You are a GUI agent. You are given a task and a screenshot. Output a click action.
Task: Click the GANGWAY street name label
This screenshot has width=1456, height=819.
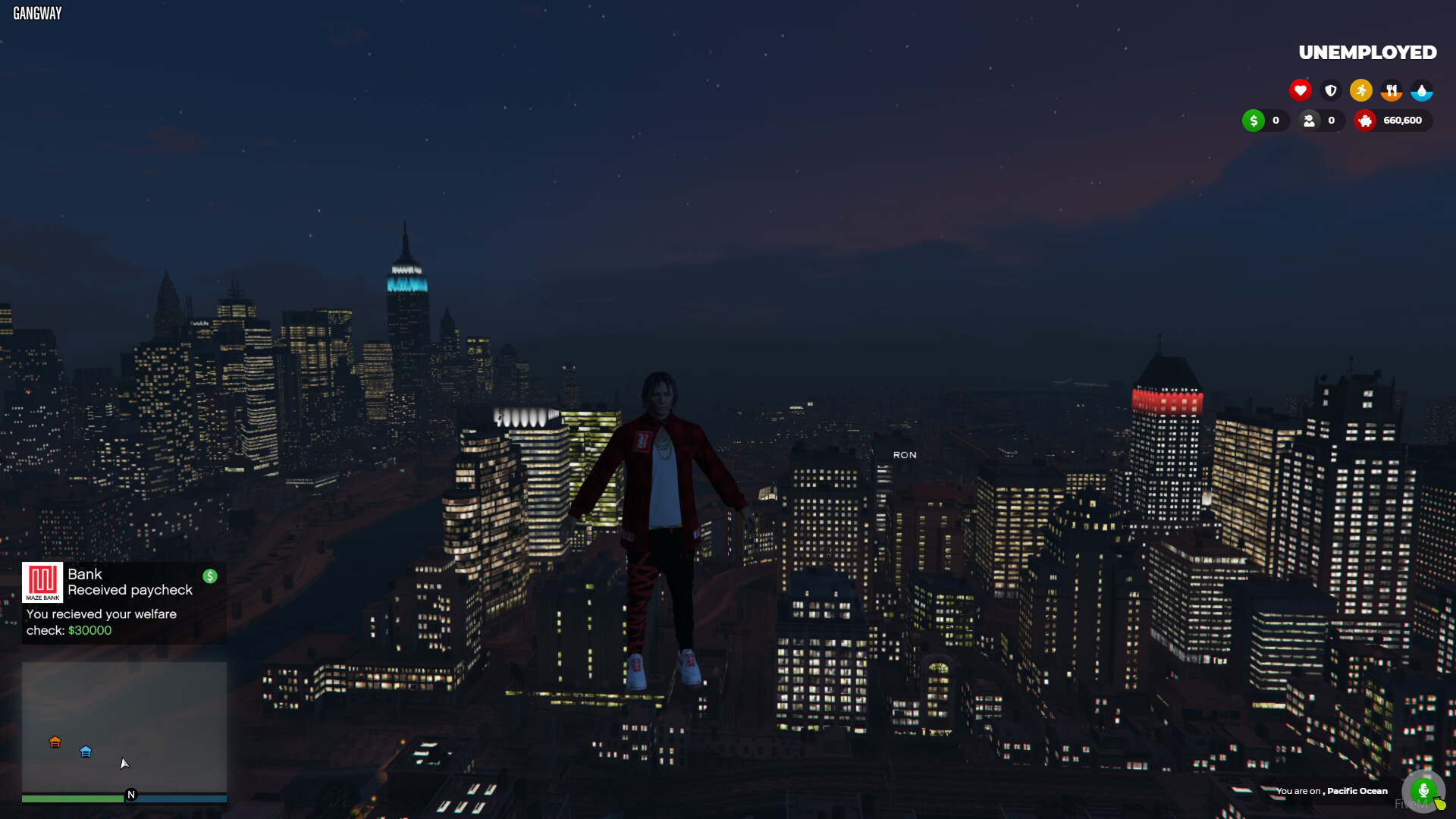(36, 12)
